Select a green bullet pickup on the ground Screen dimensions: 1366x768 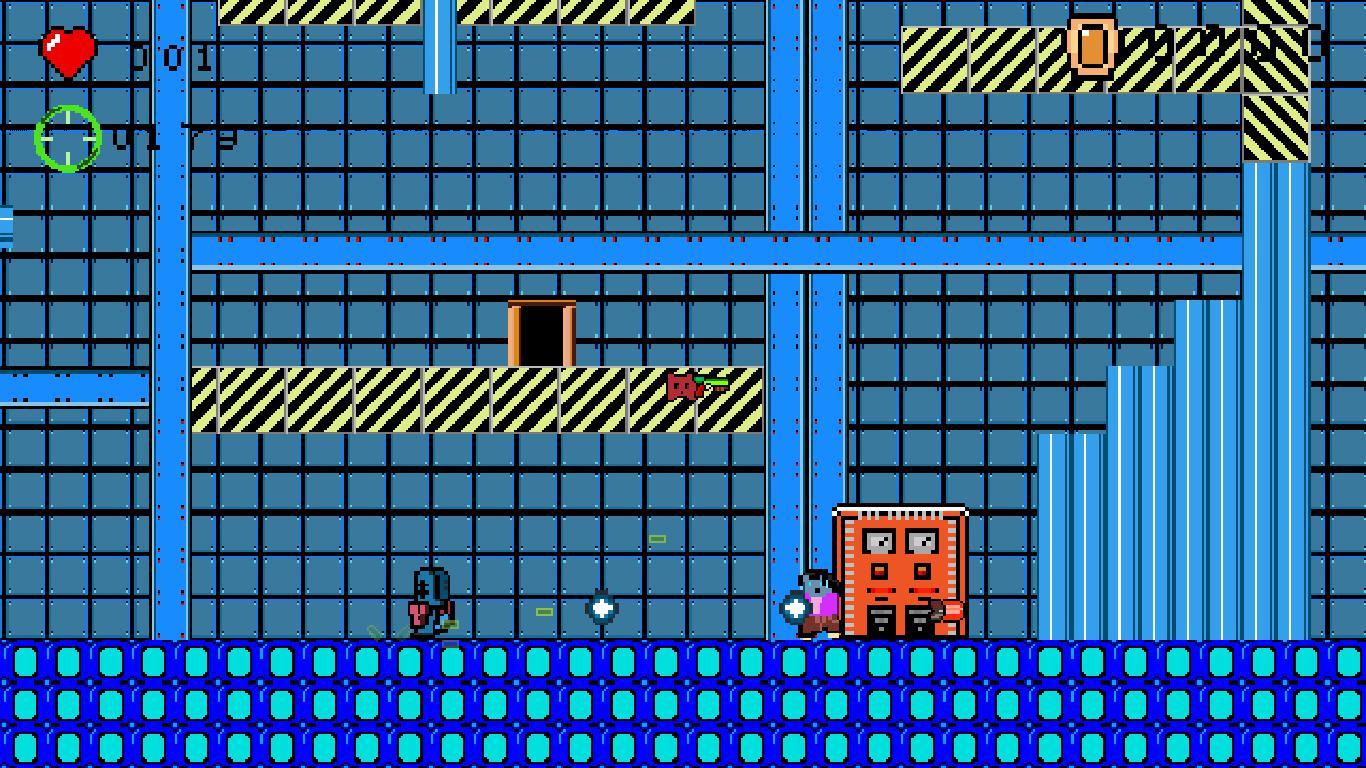point(545,612)
